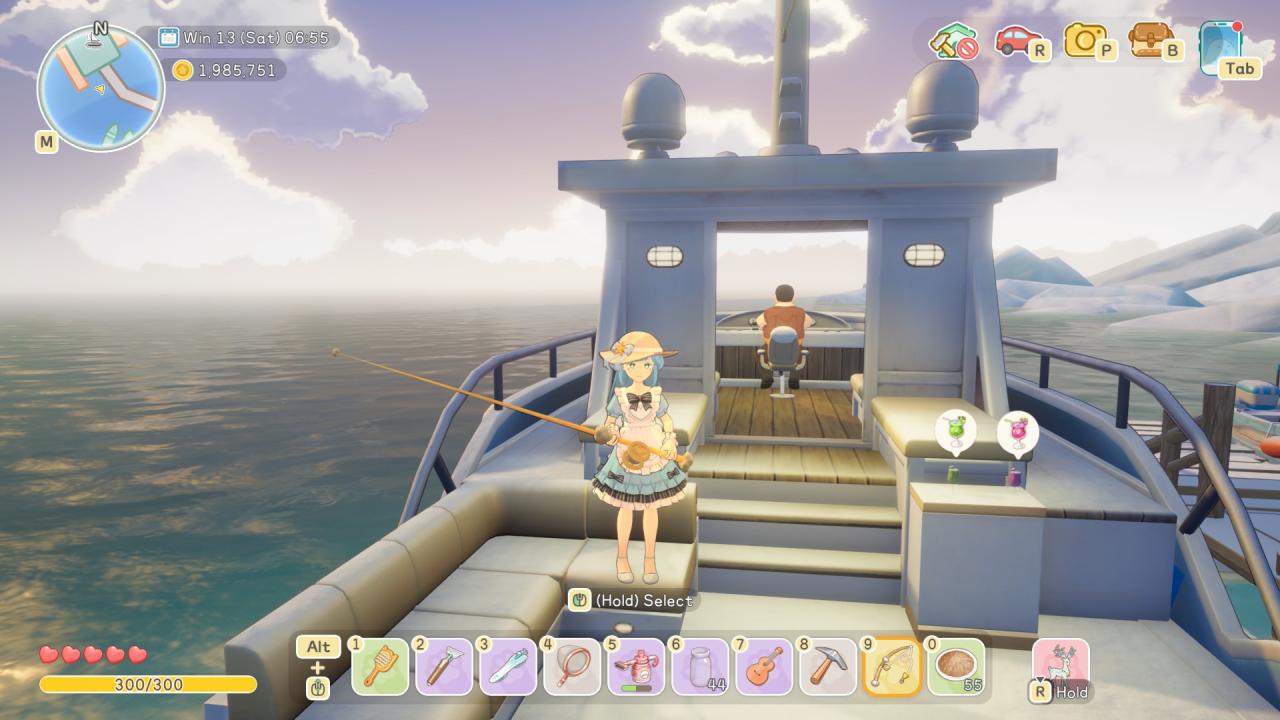
Task: Click the date and time display
Action: tap(247, 38)
